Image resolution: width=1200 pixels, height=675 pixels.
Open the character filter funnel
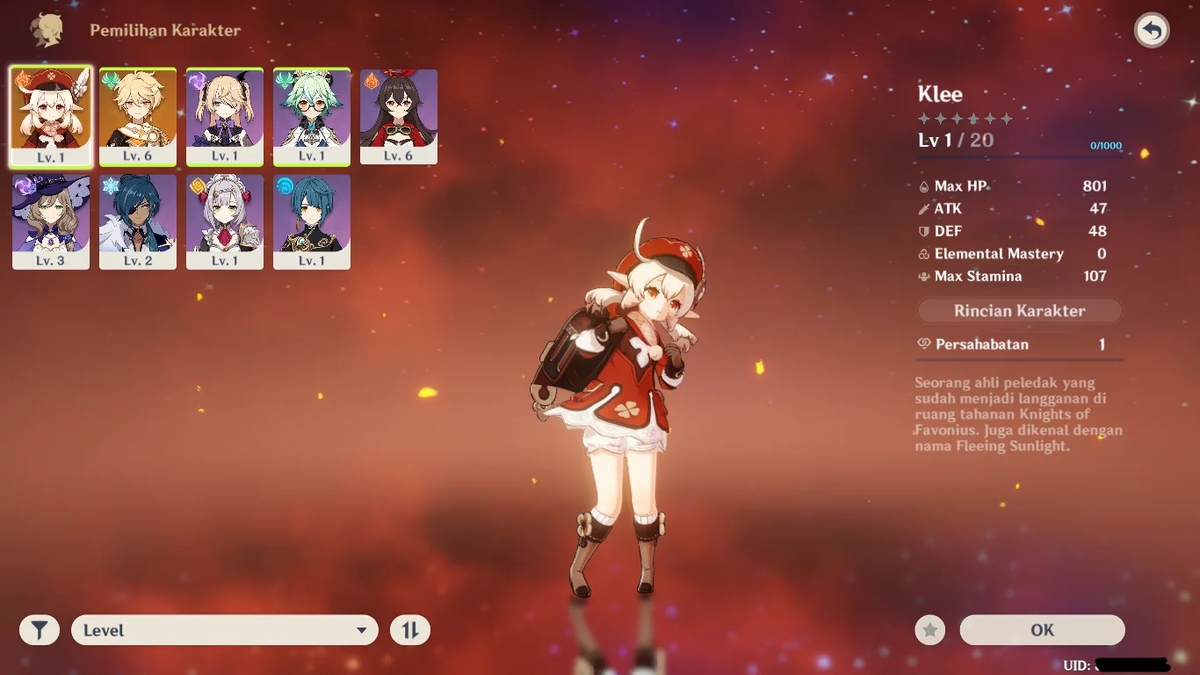[39, 630]
